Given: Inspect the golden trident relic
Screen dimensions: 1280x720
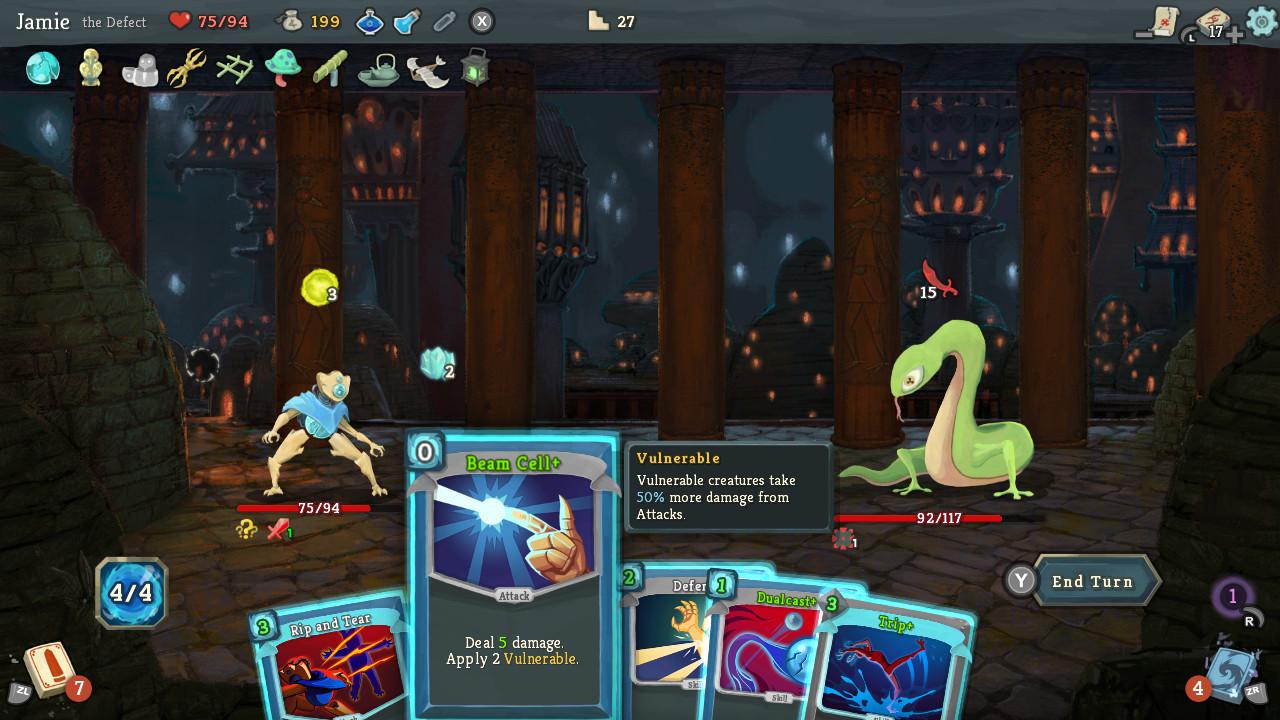Looking at the screenshot, I should (x=186, y=68).
